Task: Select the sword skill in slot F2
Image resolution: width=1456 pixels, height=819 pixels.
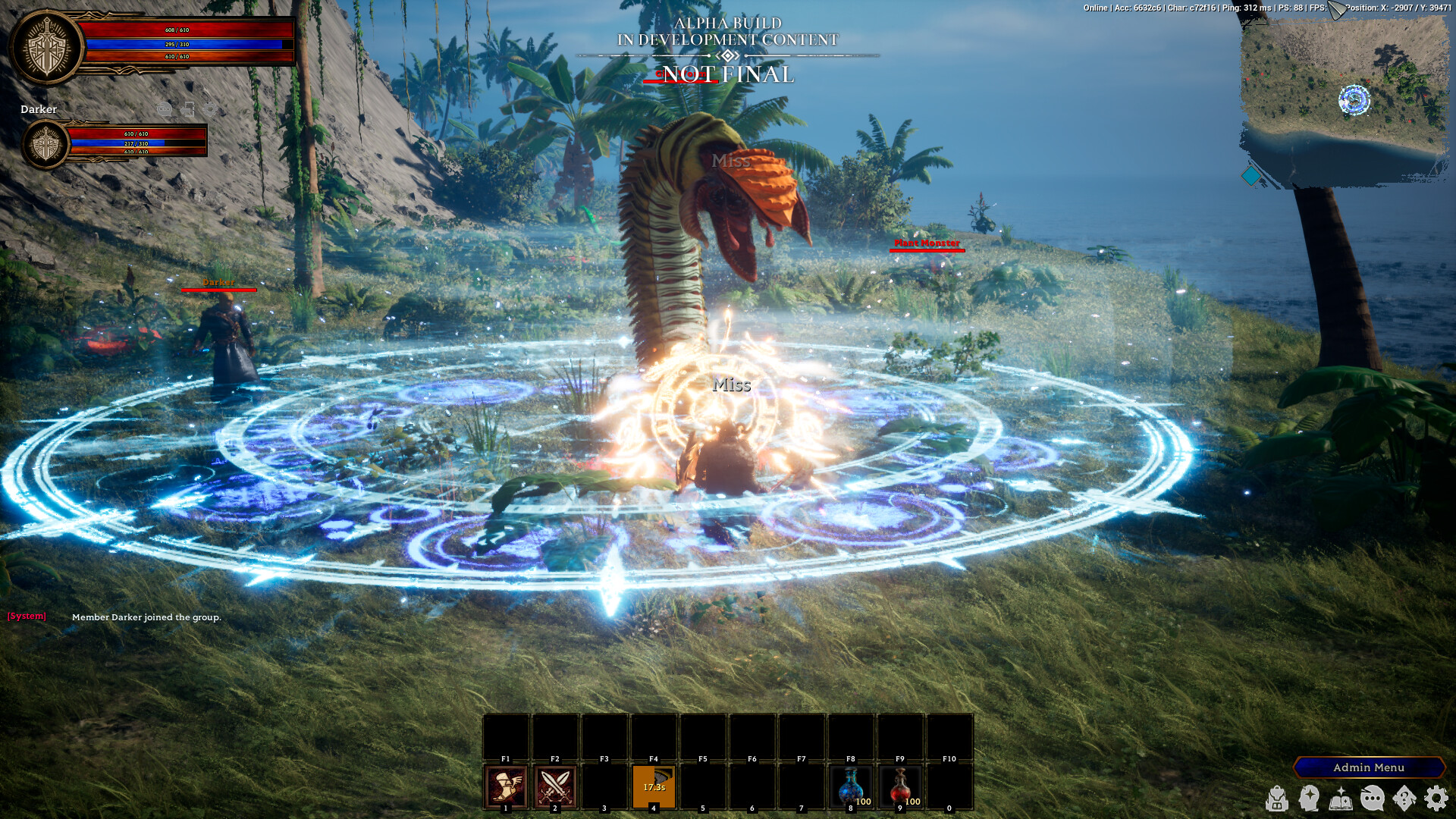Action: 554,786
